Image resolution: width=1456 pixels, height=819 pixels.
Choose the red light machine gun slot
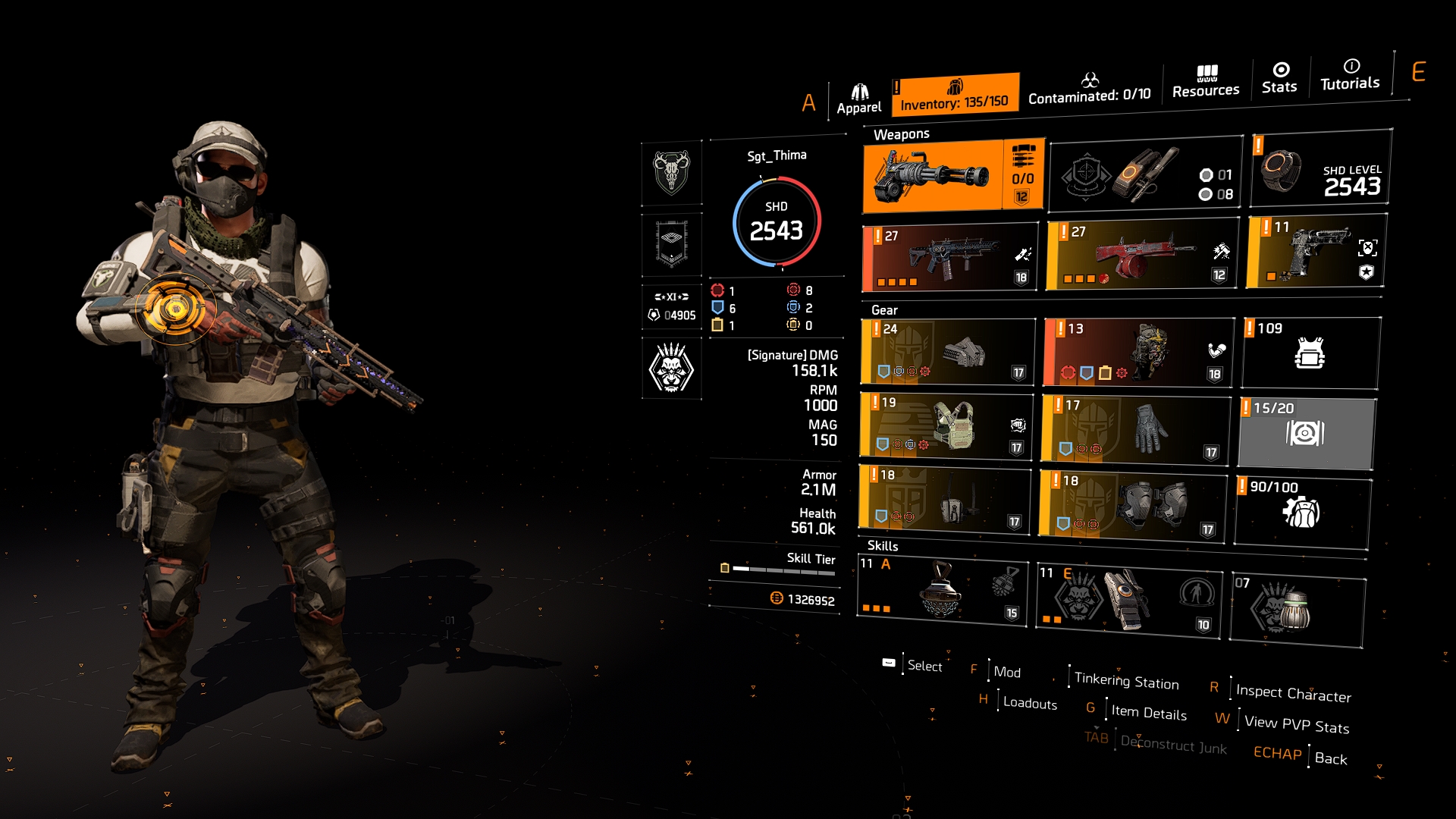1141,256
